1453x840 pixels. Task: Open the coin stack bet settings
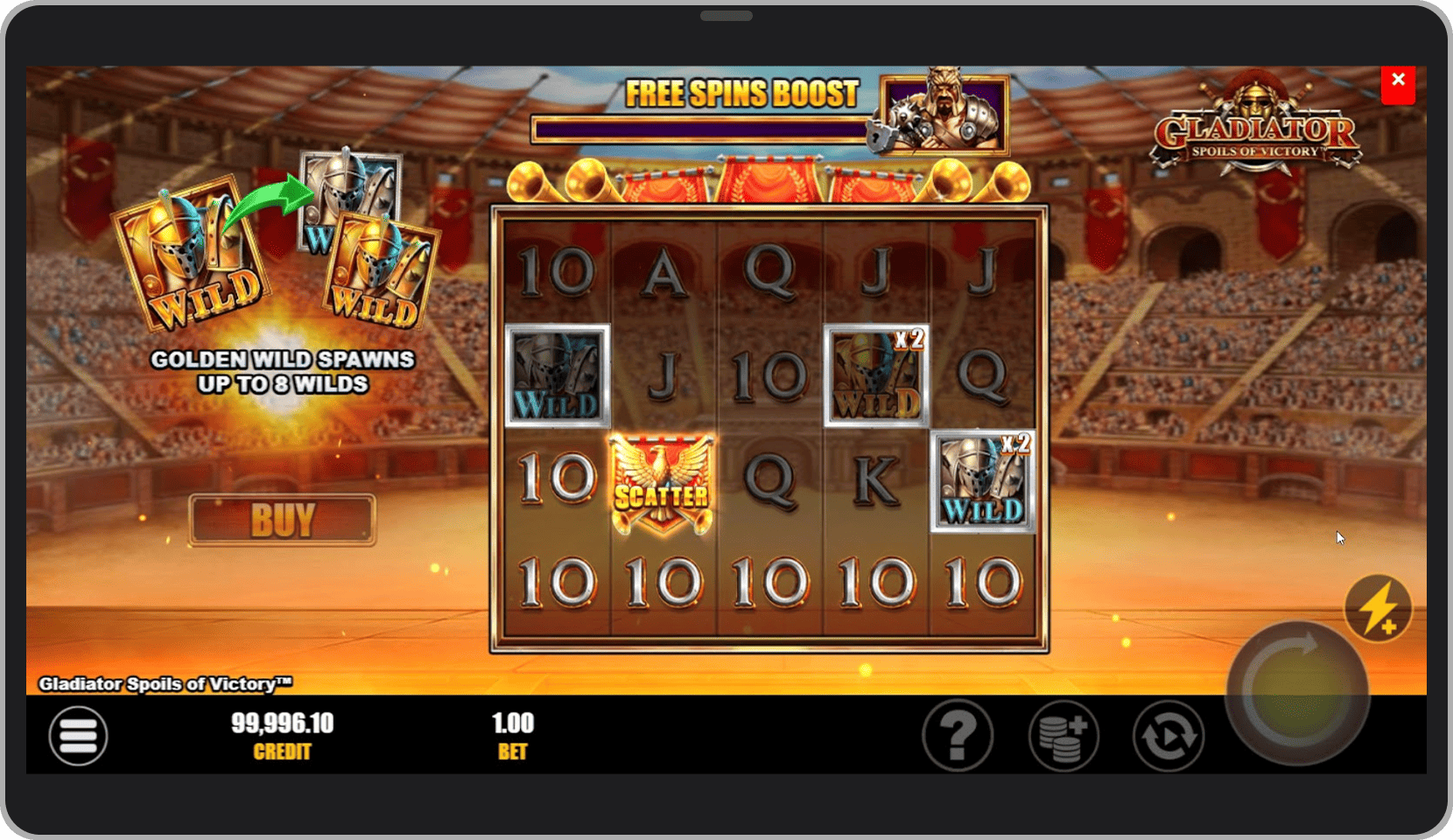coord(1063,735)
